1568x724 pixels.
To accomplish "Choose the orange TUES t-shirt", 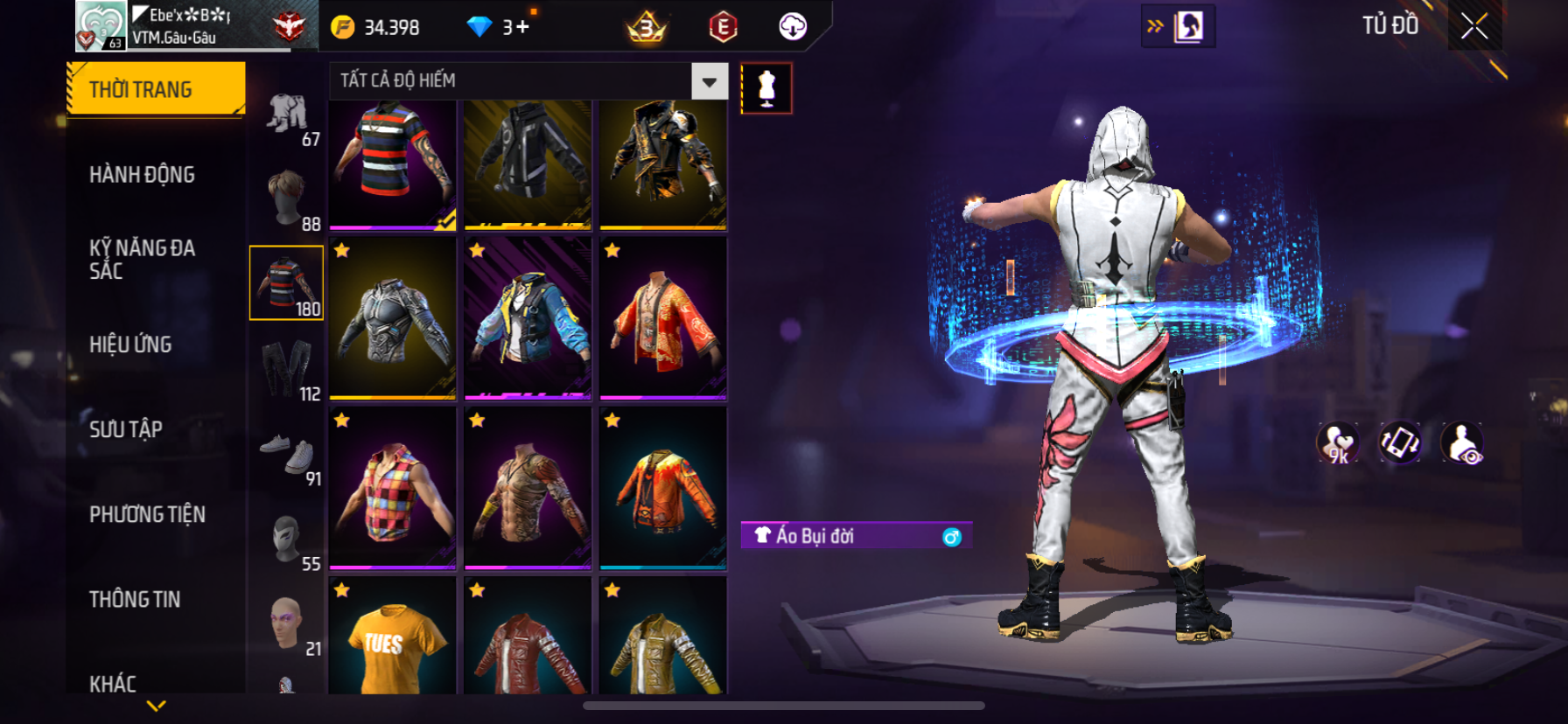I will tap(393, 638).
